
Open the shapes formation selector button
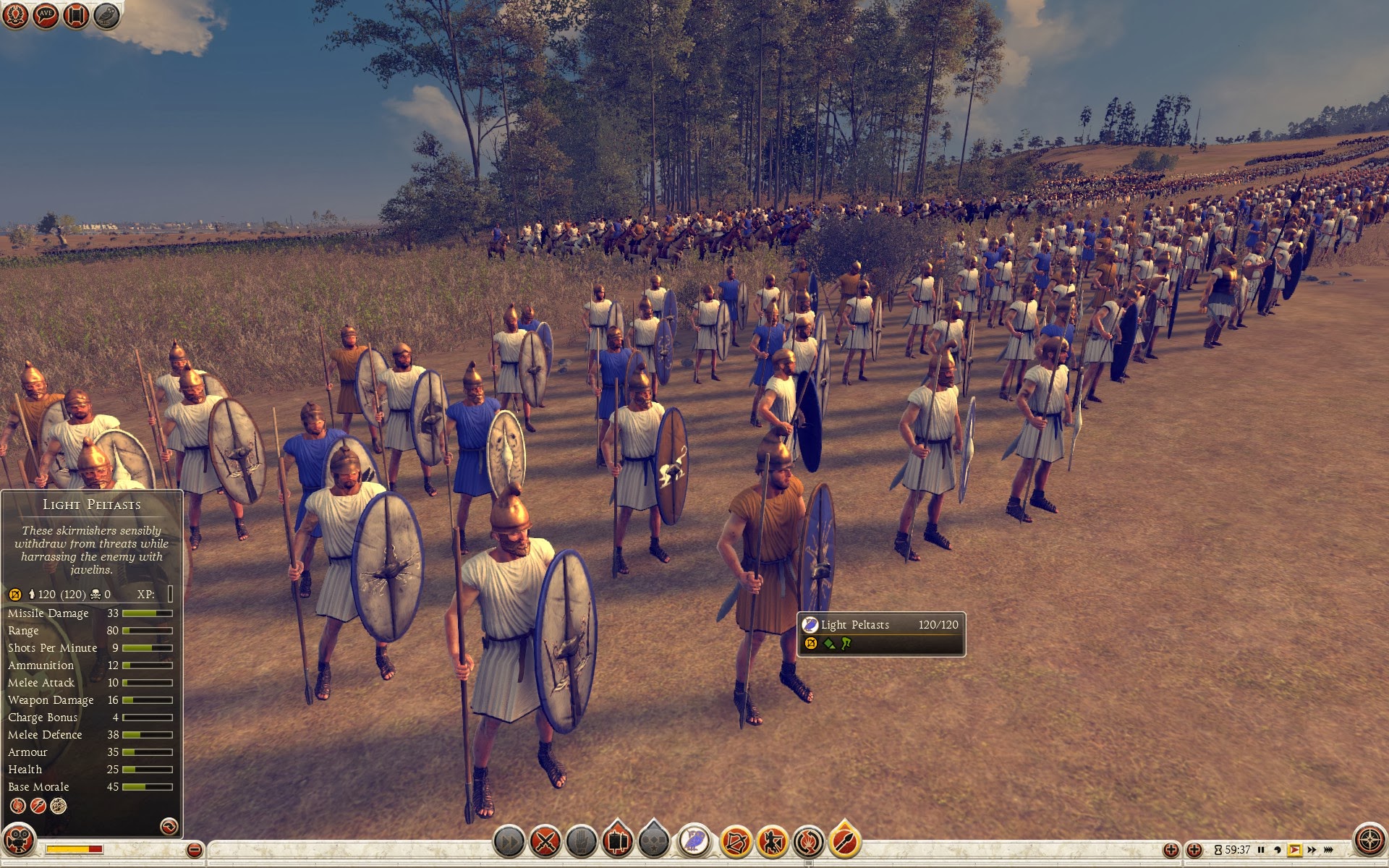pos(653,841)
